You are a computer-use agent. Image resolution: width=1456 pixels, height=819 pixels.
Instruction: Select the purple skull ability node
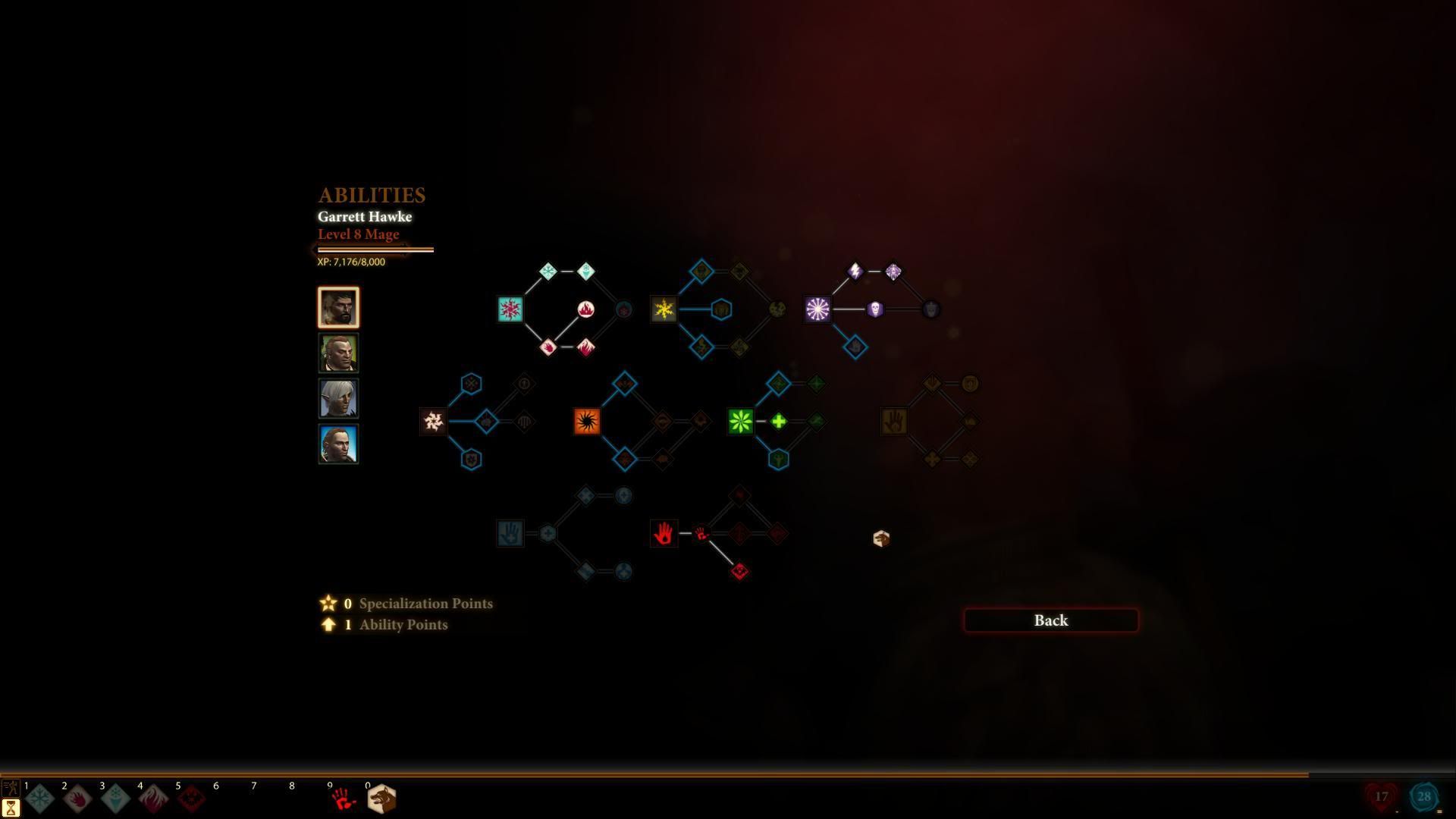pyautogui.click(x=874, y=309)
